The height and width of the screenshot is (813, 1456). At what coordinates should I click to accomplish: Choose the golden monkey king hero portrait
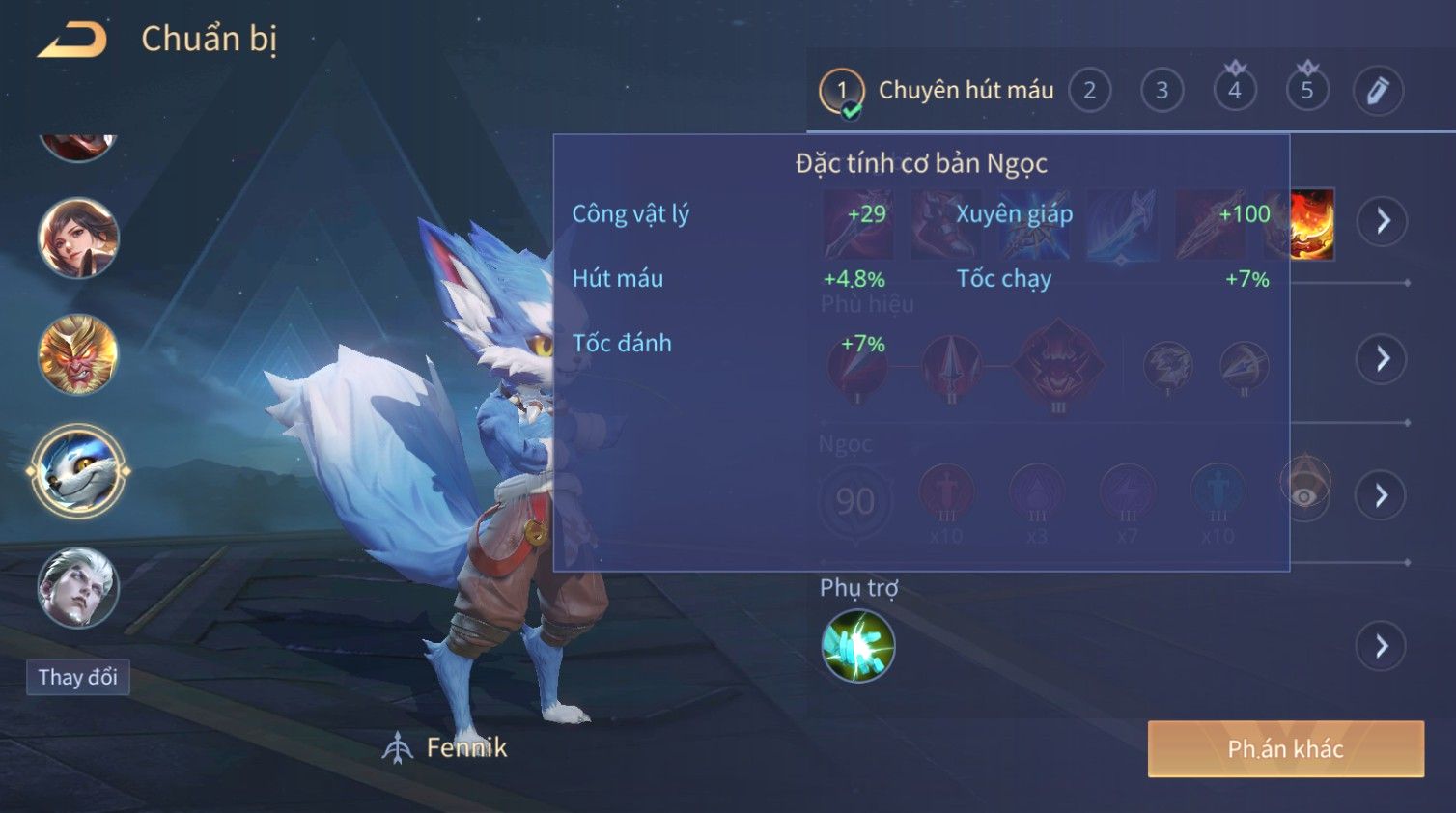78,354
